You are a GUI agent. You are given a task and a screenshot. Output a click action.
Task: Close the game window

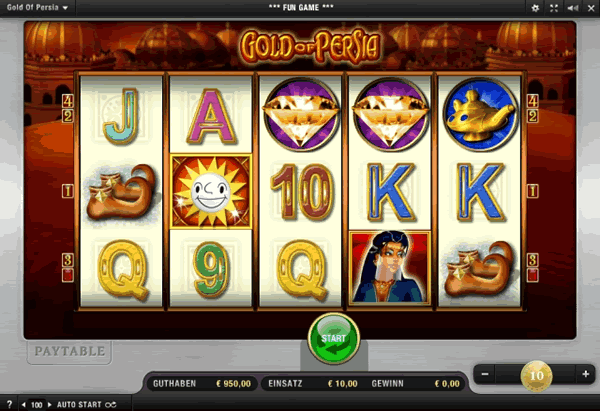point(589,7)
